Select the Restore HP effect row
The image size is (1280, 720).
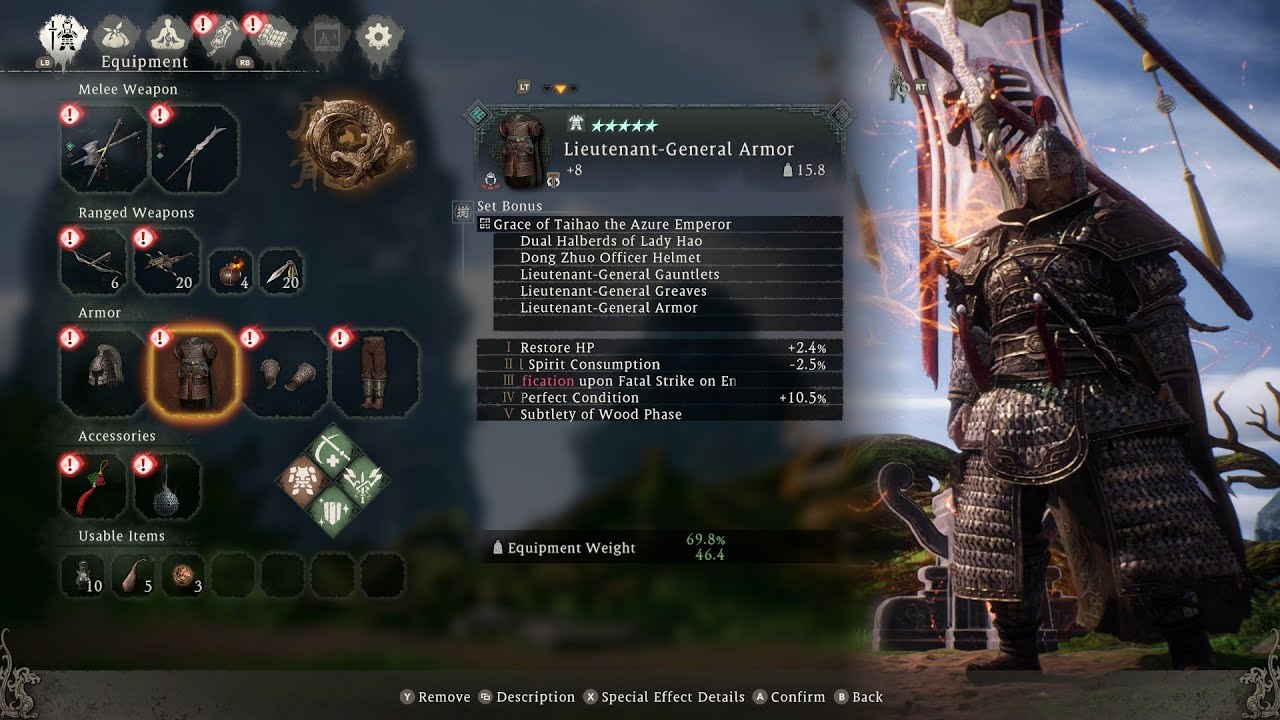(x=660, y=348)
